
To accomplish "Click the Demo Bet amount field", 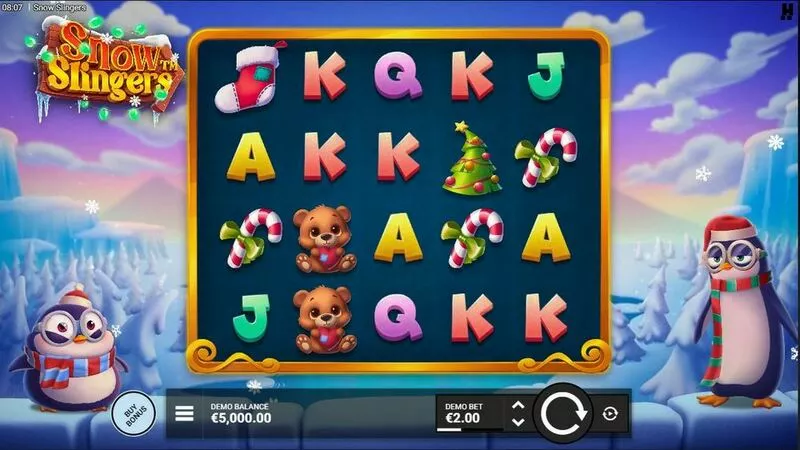I will point(468,413).
